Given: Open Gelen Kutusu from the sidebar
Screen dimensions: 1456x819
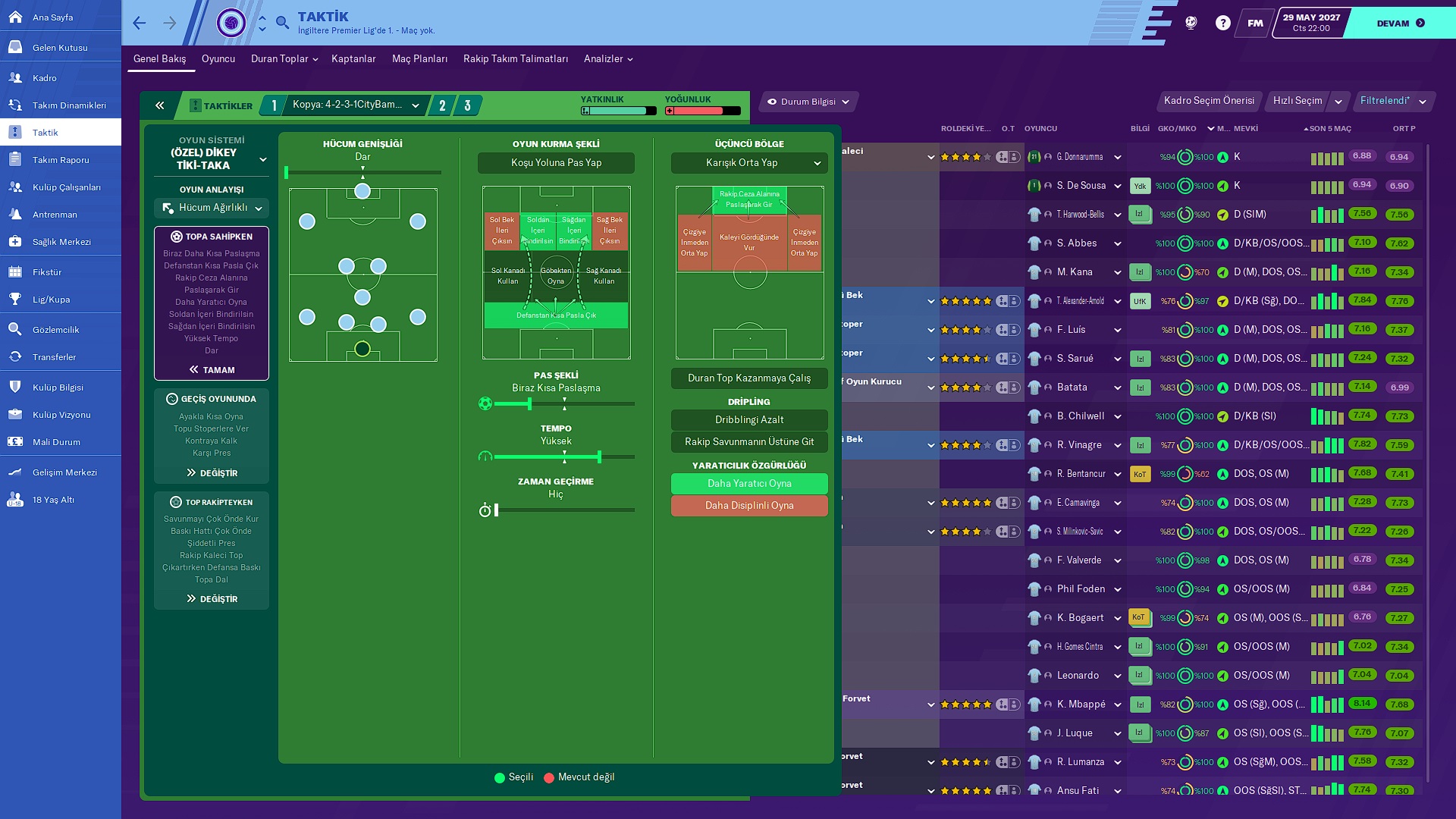Looking at the screenshot, I should pyautogui.click(x=60, y=48).
